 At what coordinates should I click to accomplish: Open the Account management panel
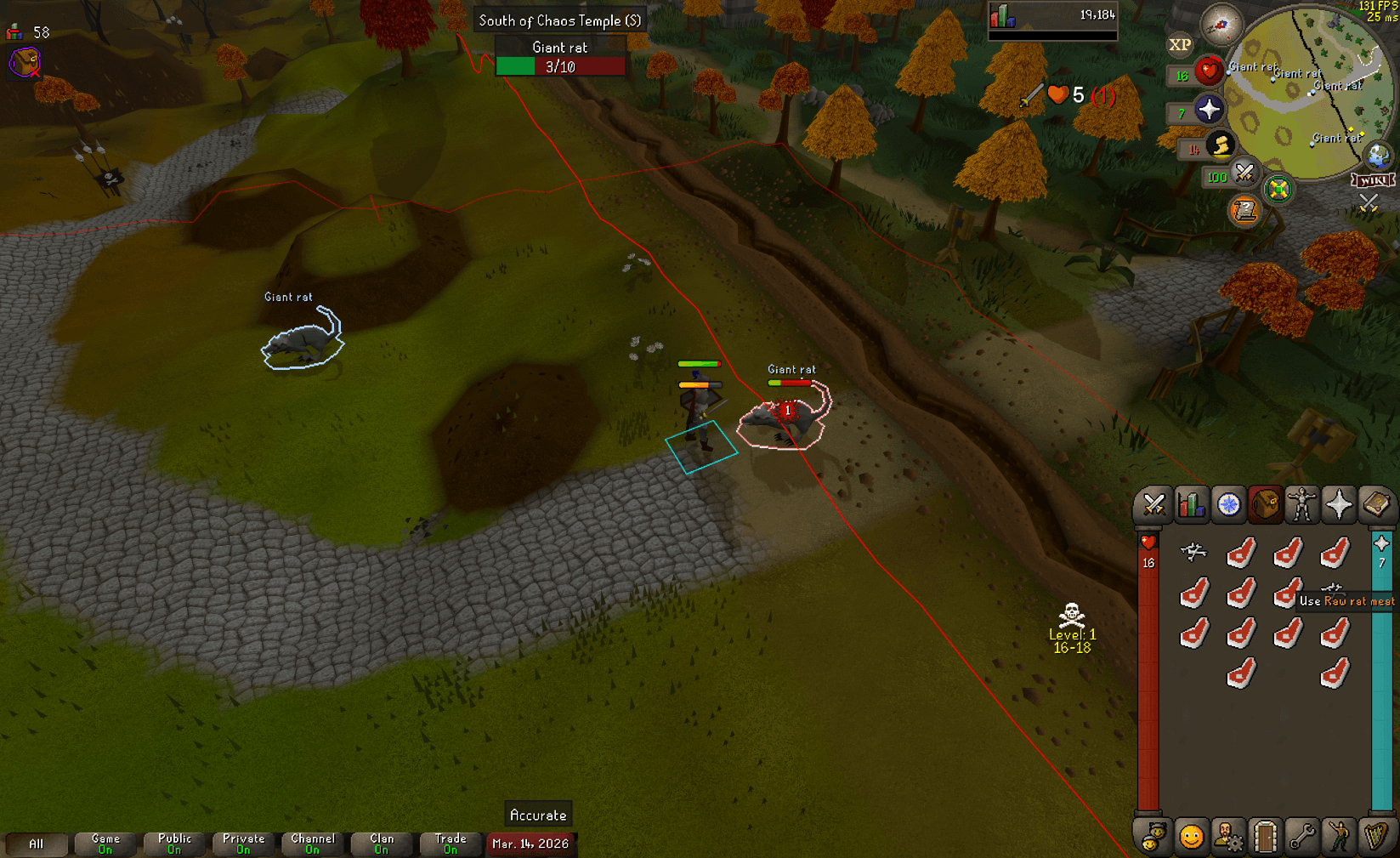click(1228, 837)
